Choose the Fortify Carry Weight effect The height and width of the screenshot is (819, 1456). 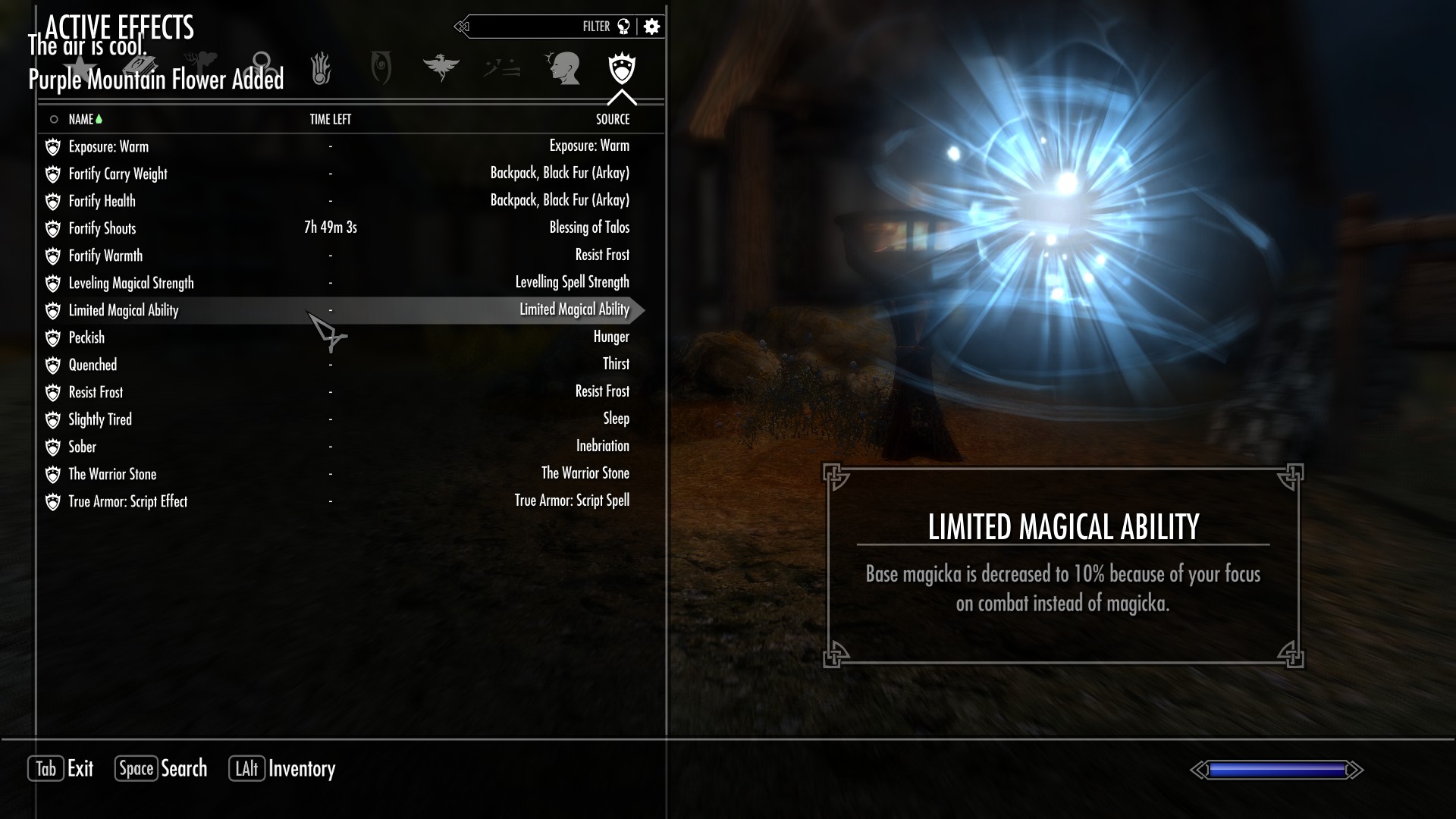coord(118,174)
